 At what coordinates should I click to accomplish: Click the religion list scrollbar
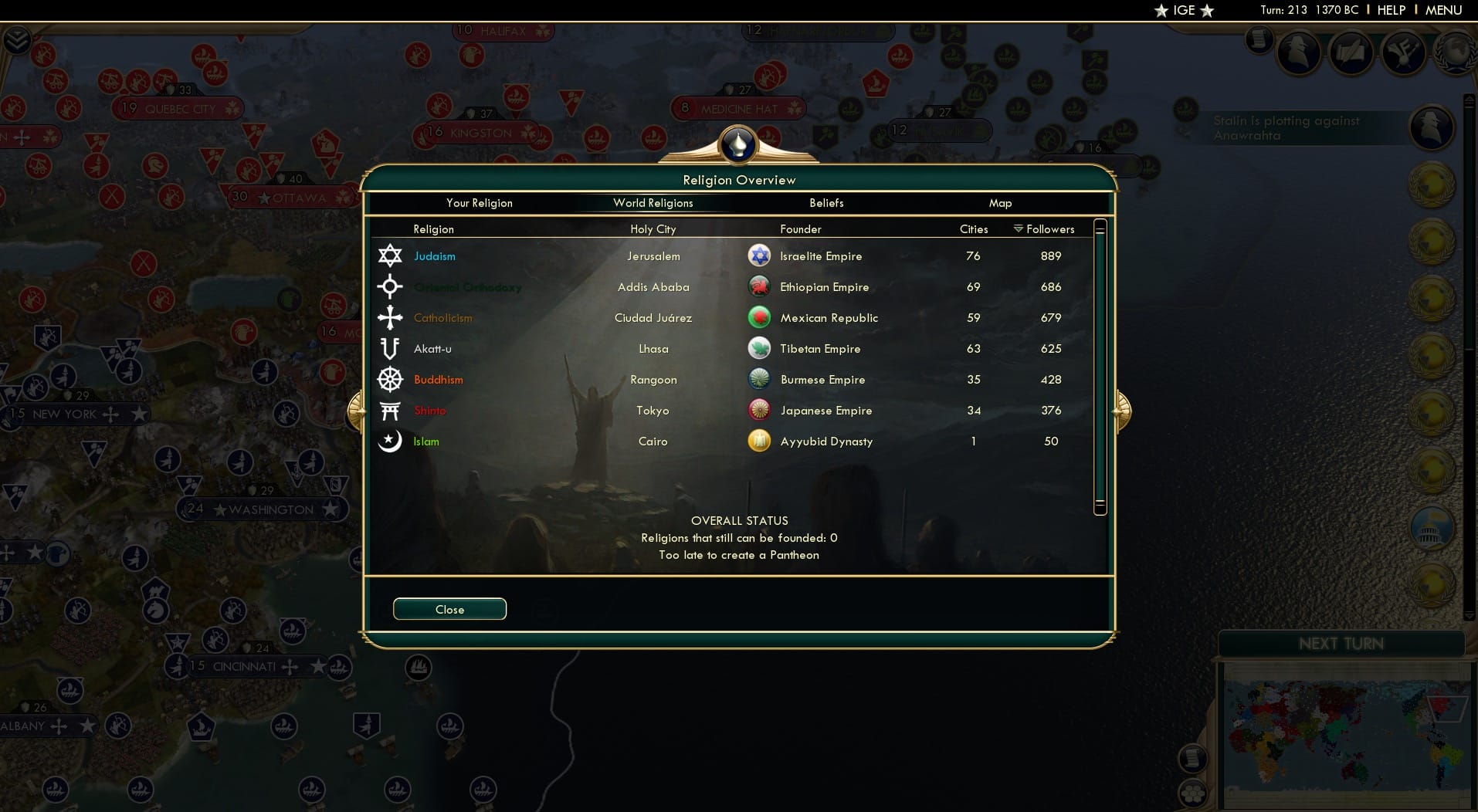pyautogui.click(x=1100, y=367)
